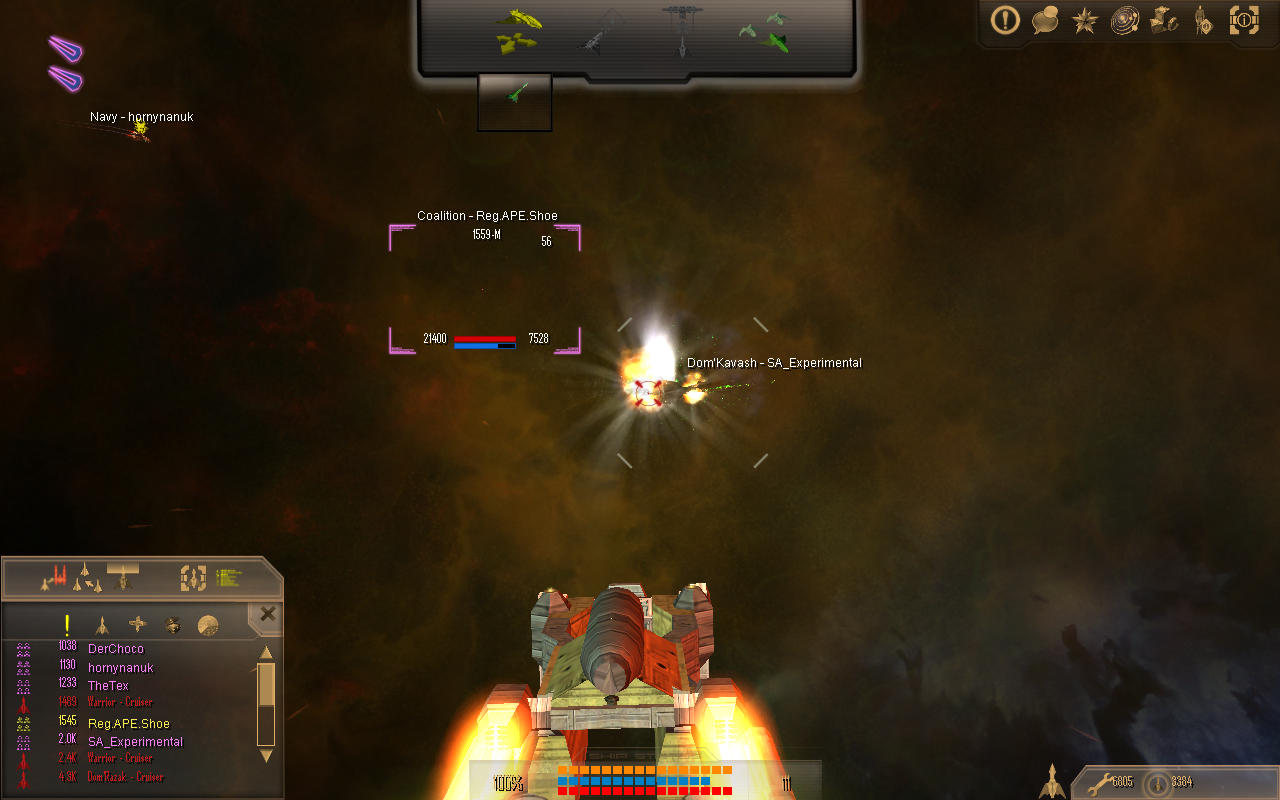The height and width of the screenshot is (800, 1280).
Task: Open current information using the info icon
Action: 1244,21
